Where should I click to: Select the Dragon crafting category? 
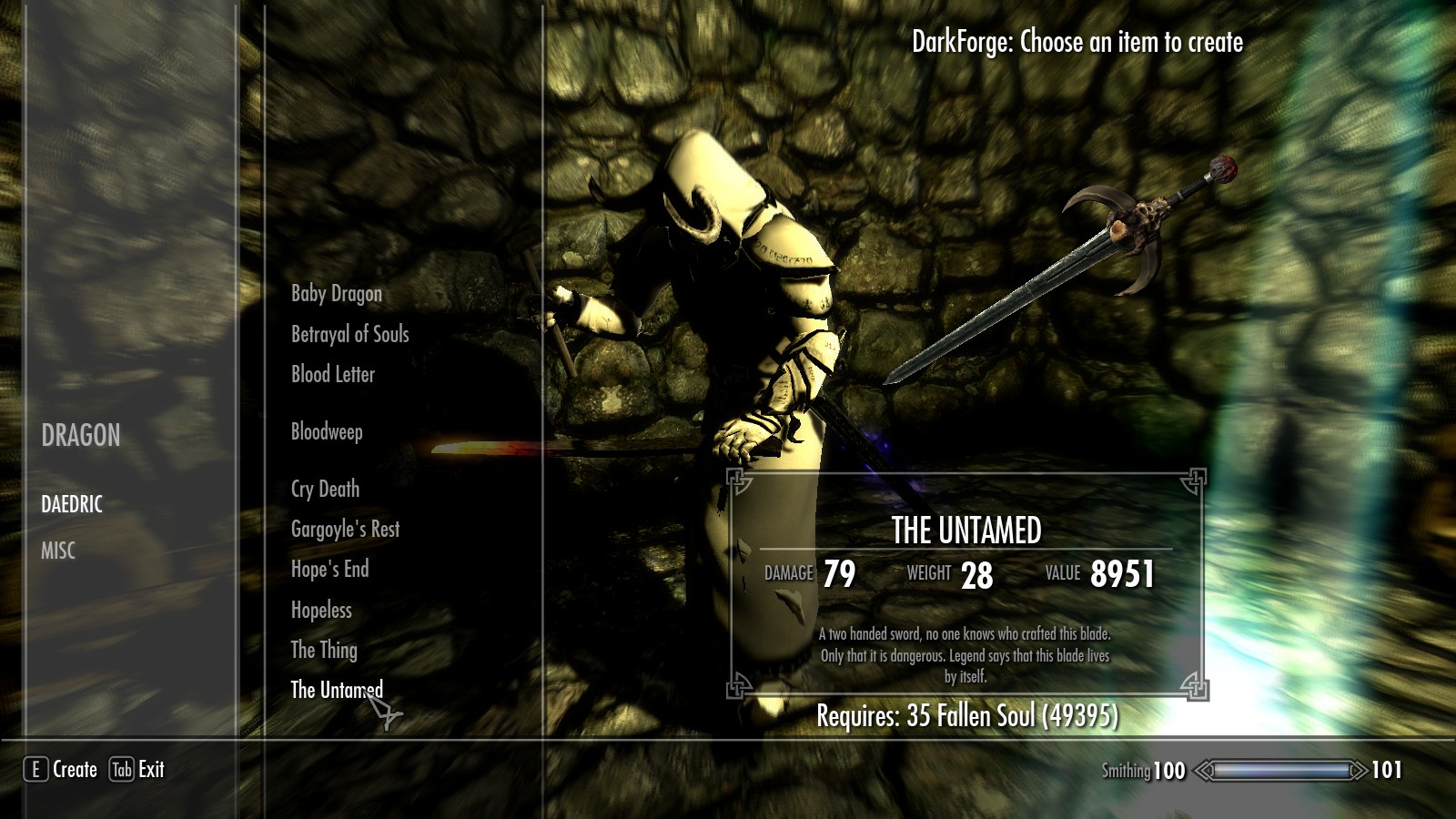(x=81, y=436)
